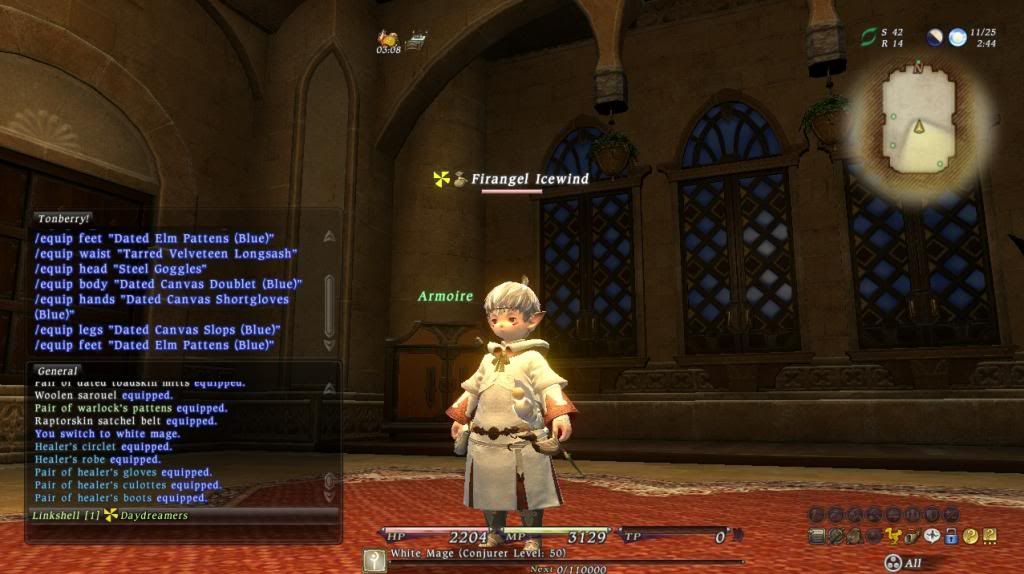Click the Linkshell Daydreamers chat input bar

coord(180,516)
